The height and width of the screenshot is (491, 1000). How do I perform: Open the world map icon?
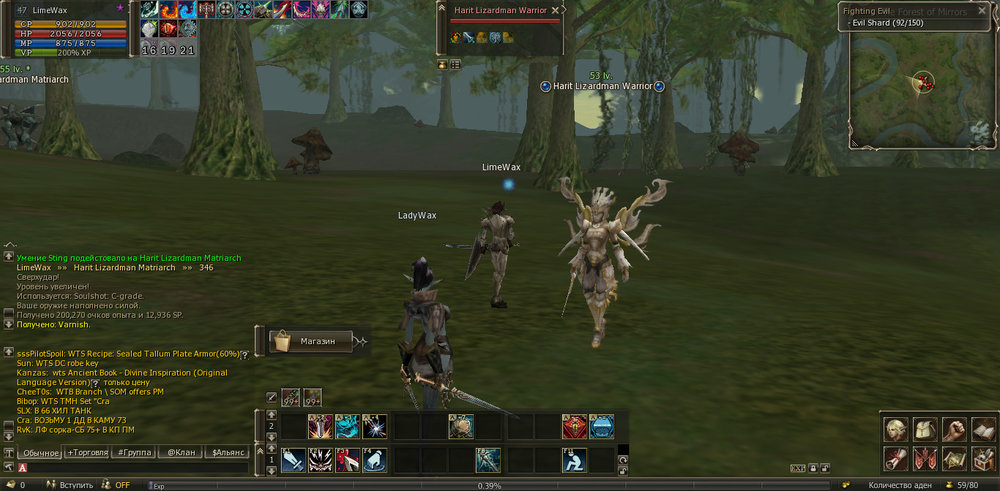(x=953, y=458)
